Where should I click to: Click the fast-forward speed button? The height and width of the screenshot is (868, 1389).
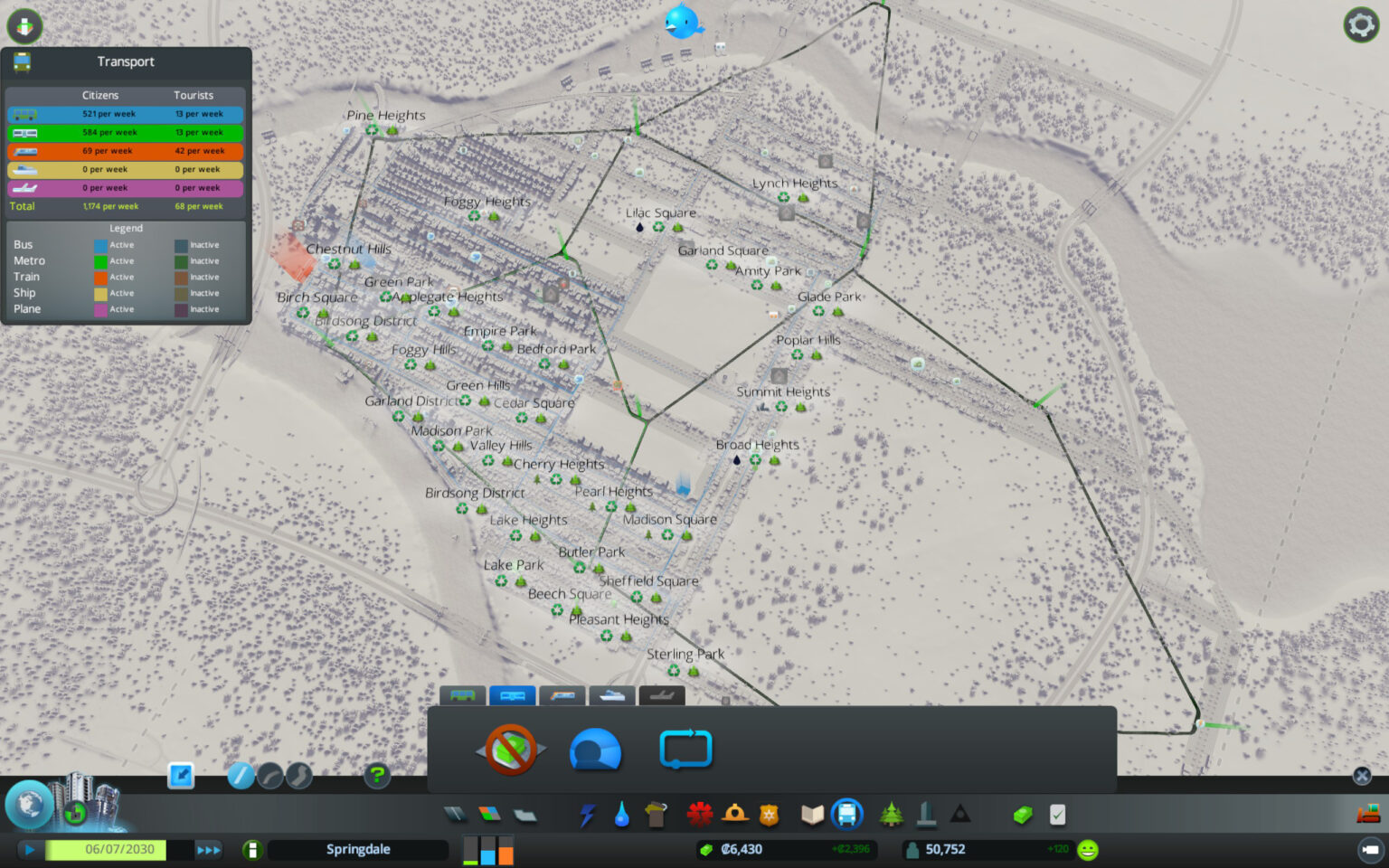(x=208, y=850)
